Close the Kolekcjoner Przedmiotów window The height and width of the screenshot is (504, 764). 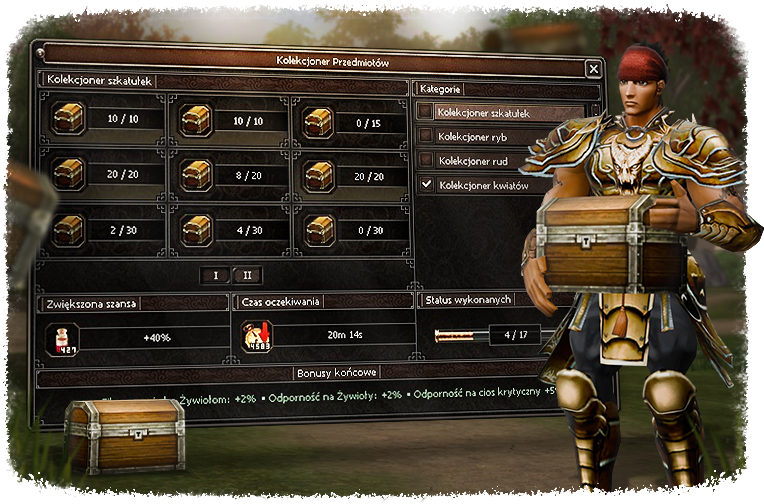coord(594,68)
